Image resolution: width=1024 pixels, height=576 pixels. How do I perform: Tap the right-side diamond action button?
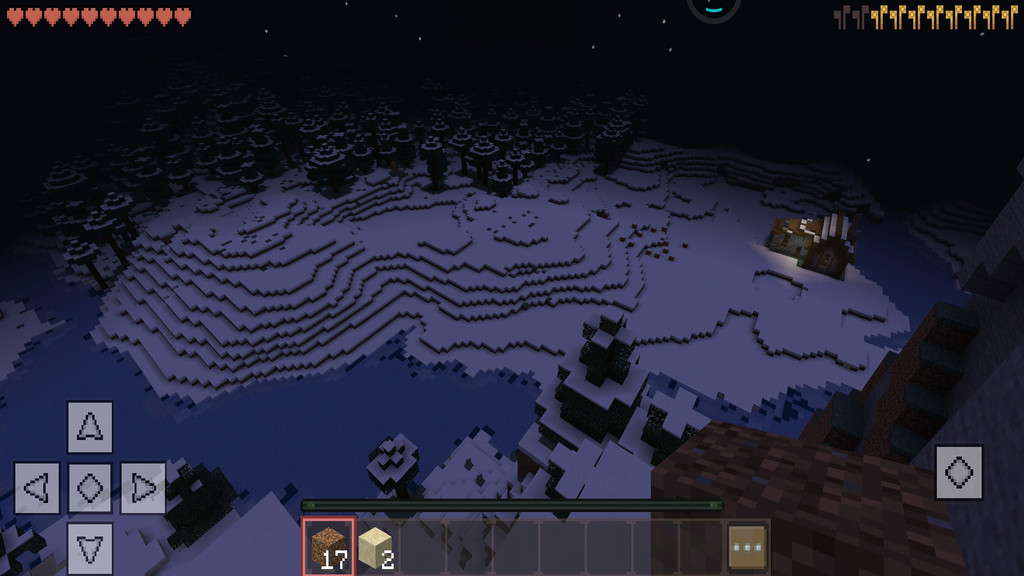(x=959, y=472)
